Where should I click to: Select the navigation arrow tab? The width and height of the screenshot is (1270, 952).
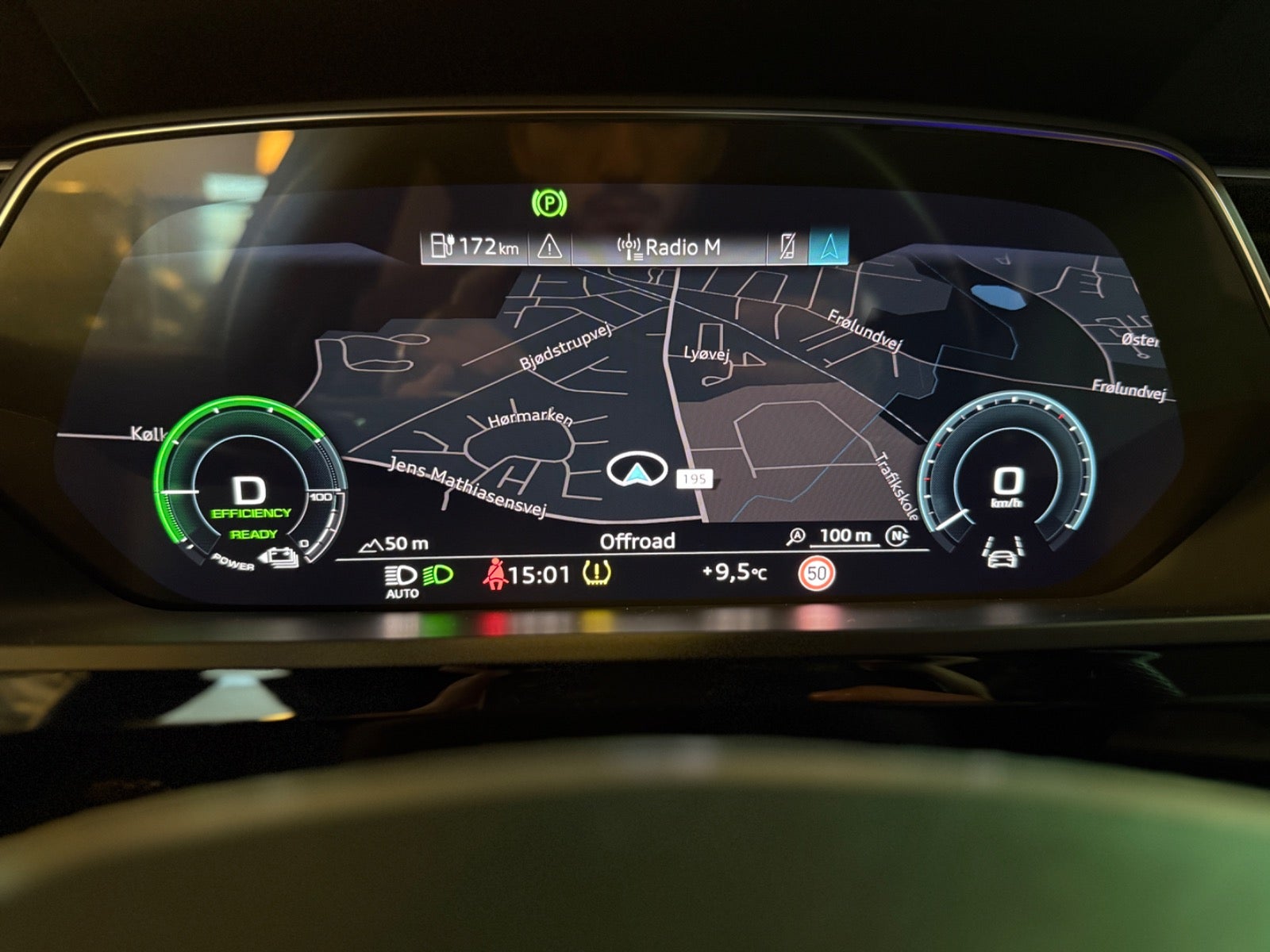pos(829,247)
